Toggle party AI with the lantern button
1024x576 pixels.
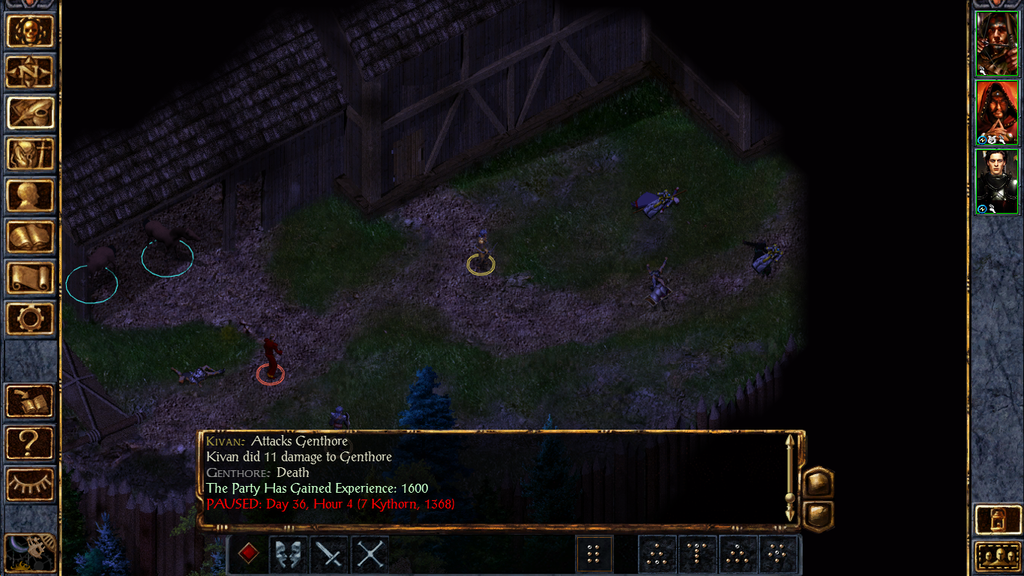[997, 519]
